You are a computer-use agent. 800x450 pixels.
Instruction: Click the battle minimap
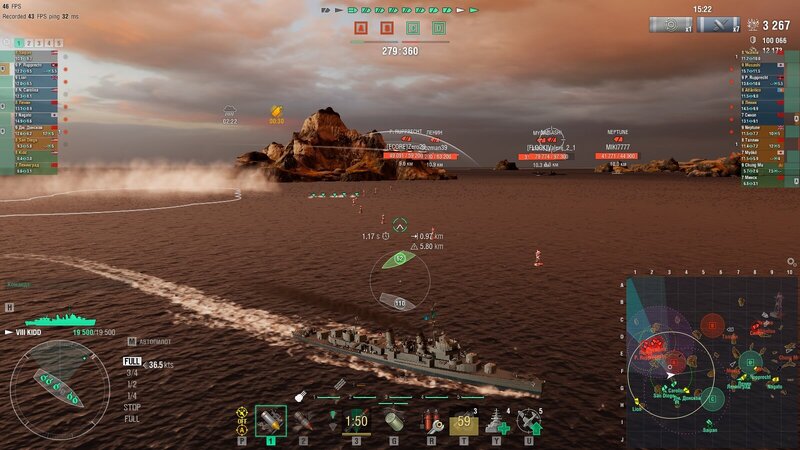[x=712, y=362]
